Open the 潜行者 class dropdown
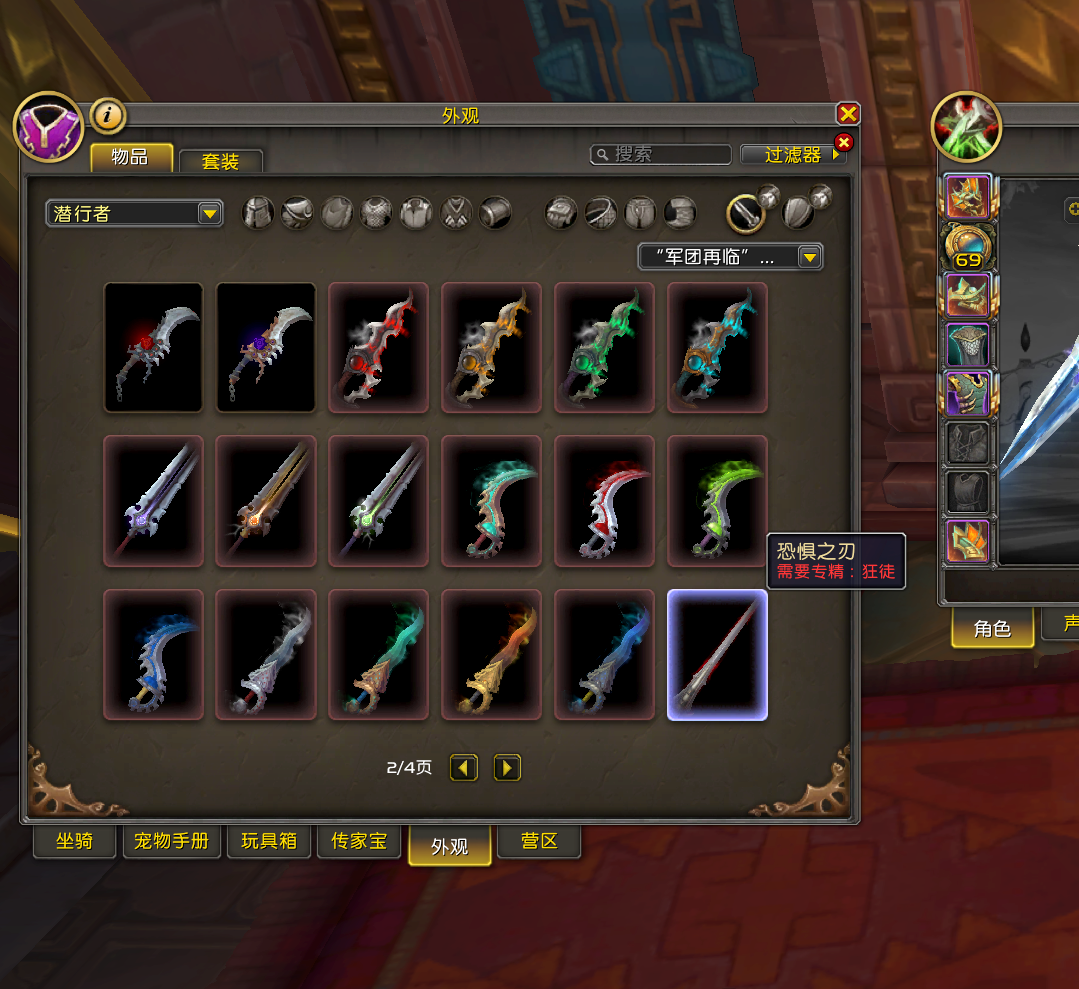The height and width of the screenshot is (989, 1079). coord(133,213)
